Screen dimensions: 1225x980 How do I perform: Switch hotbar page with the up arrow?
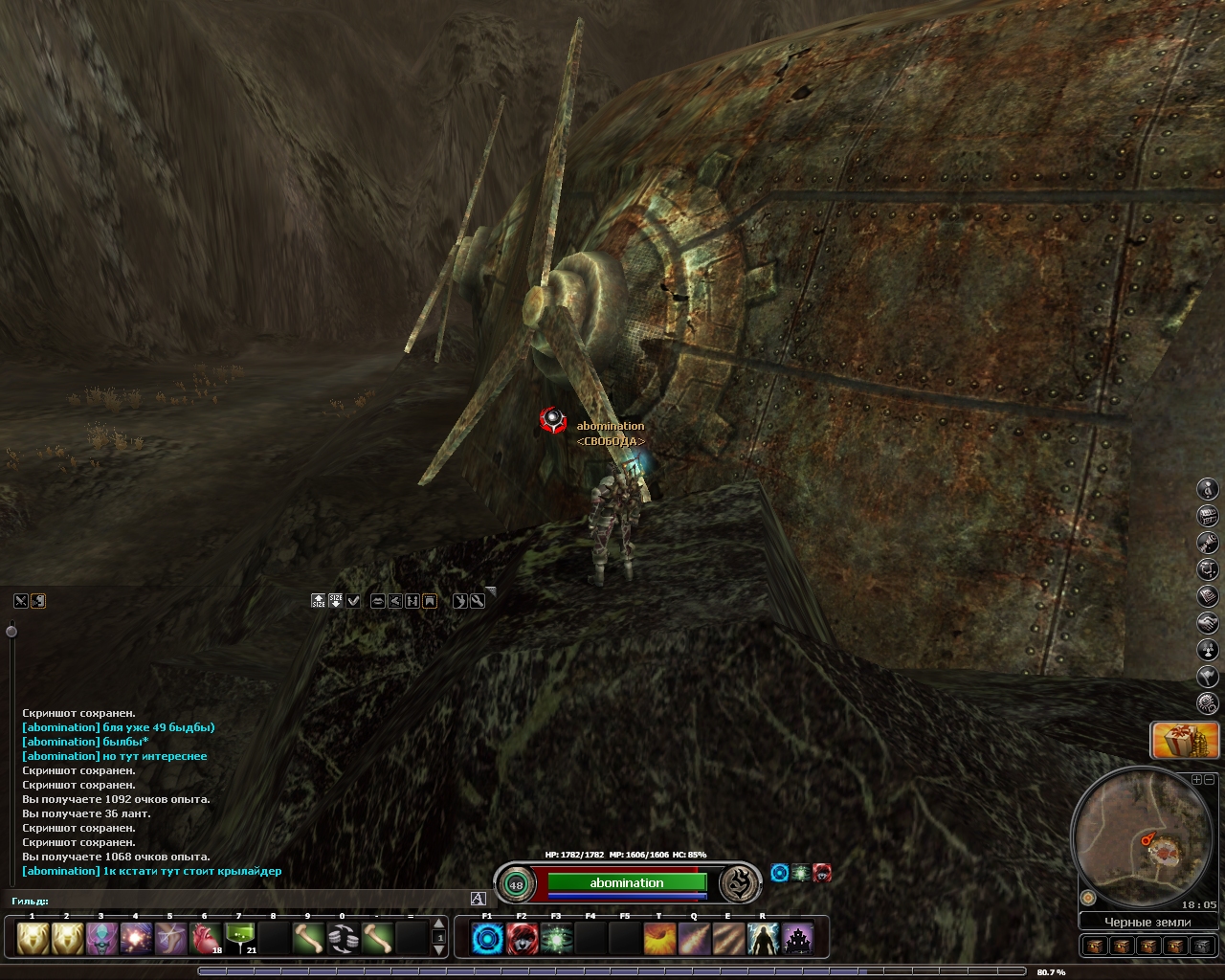(439, 924)
